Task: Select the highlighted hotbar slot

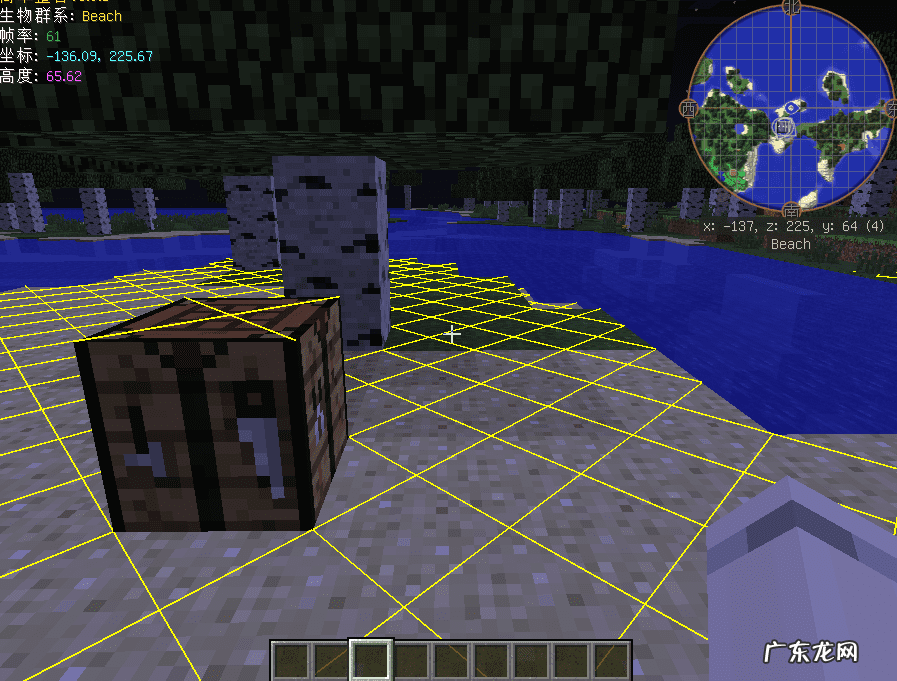Action: pyautogui.click(x=371, y=661)
